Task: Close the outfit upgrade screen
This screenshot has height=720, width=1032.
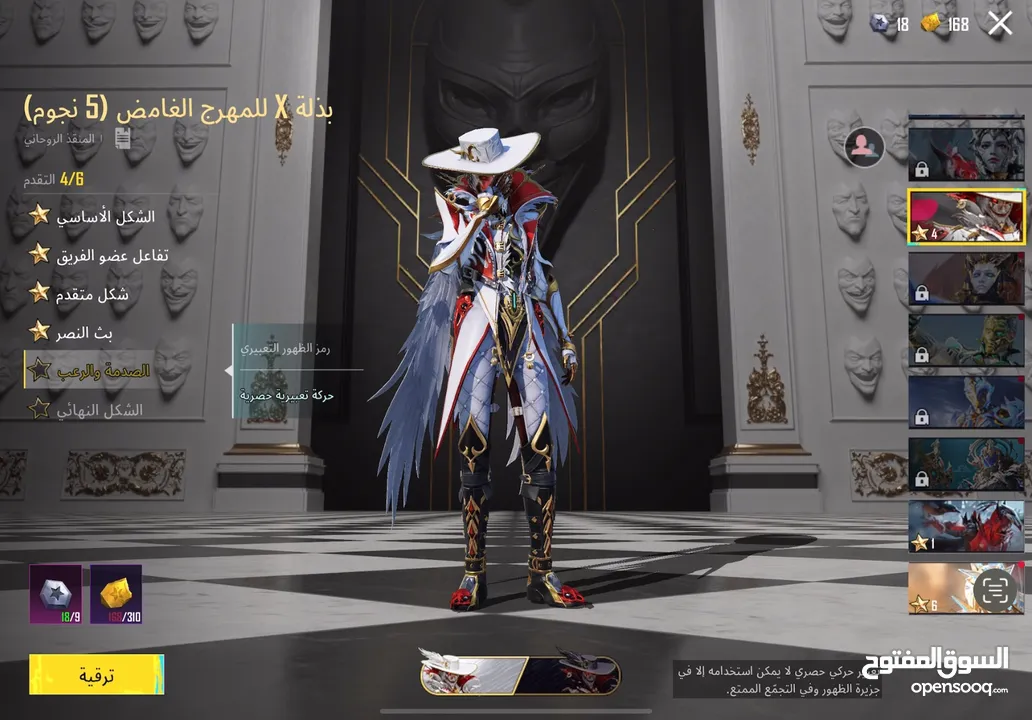Action: (x=1000, y=24)
